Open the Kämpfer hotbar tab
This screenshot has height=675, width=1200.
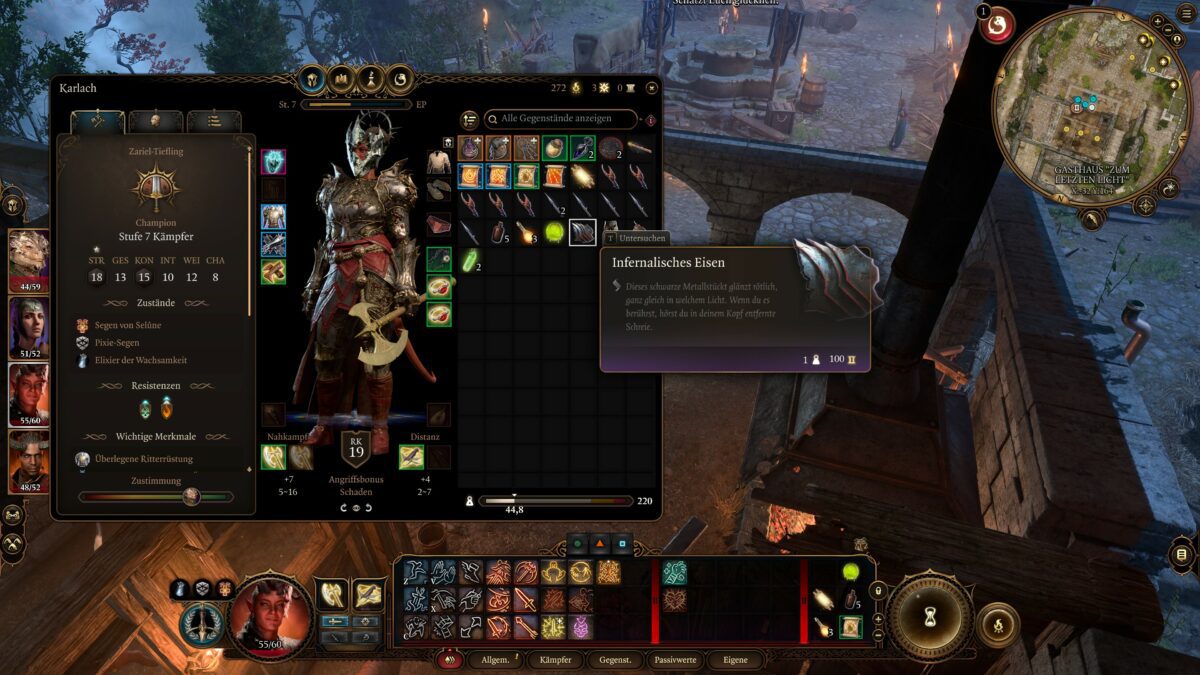tap(555, 660)
